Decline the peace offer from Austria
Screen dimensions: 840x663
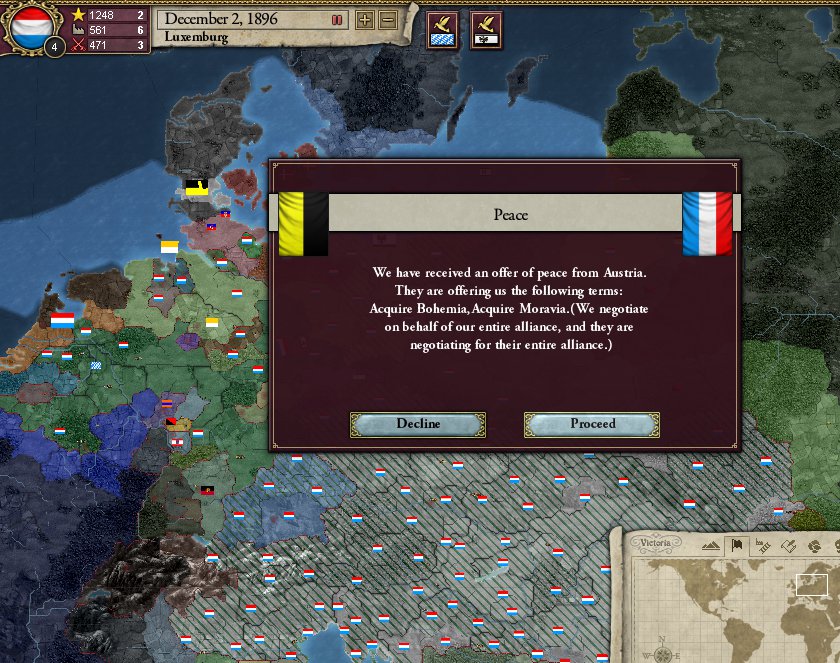click(x=417, y=424)
